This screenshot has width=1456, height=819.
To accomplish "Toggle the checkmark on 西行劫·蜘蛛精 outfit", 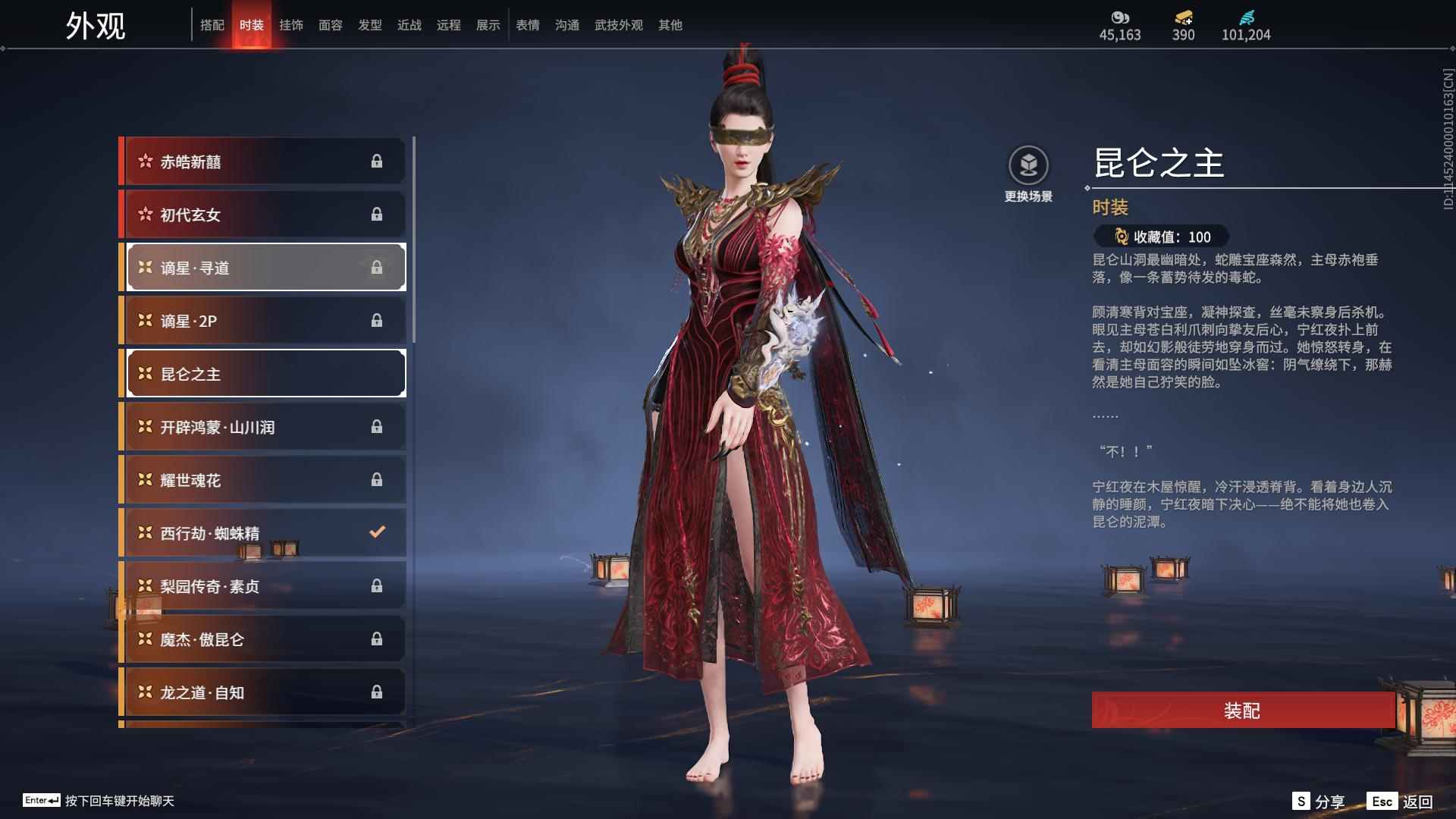I will click(x=377, y=532).
